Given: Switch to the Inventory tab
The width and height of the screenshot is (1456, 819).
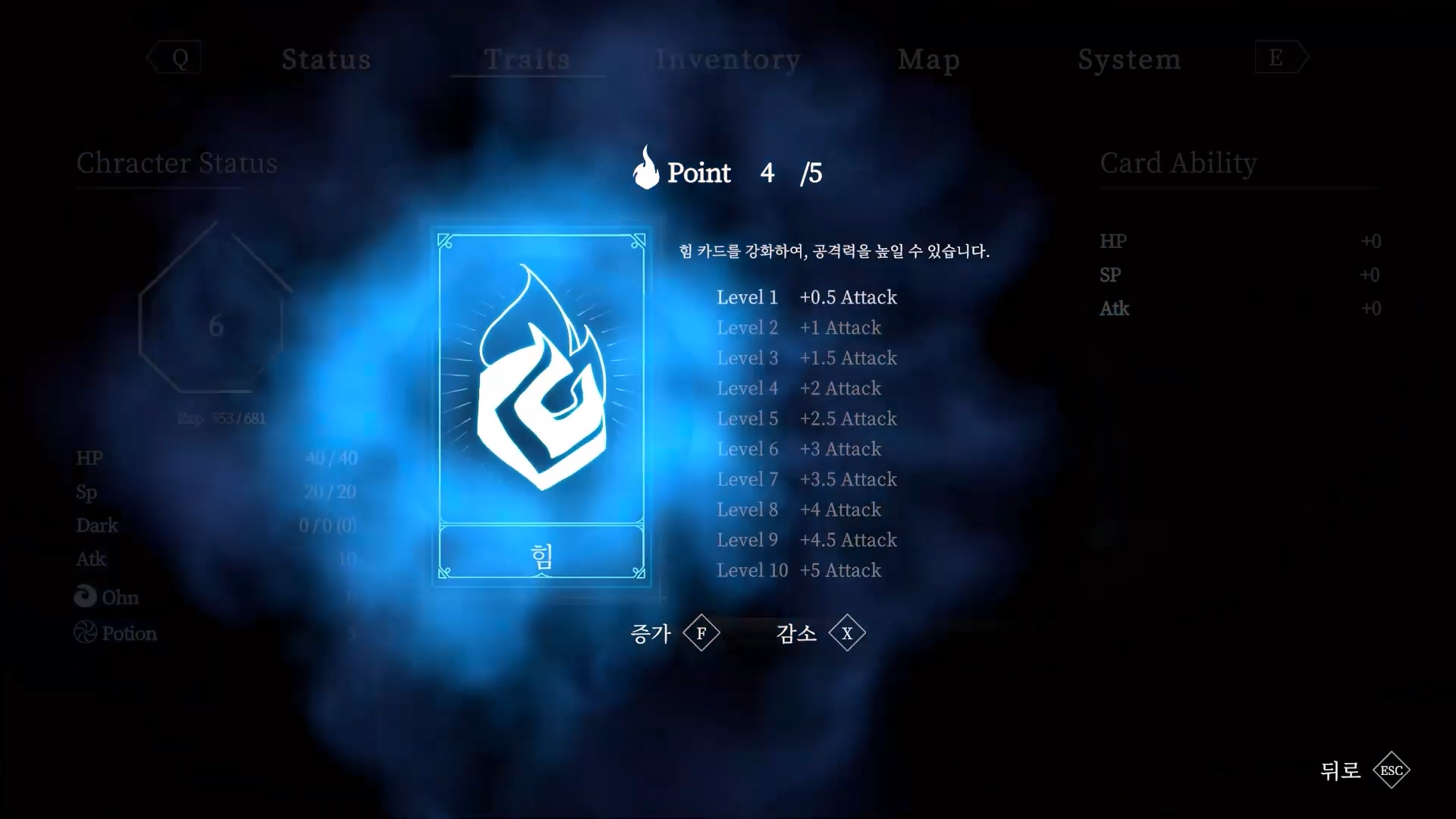Looking at the screenshot, I should coord(727,59).
